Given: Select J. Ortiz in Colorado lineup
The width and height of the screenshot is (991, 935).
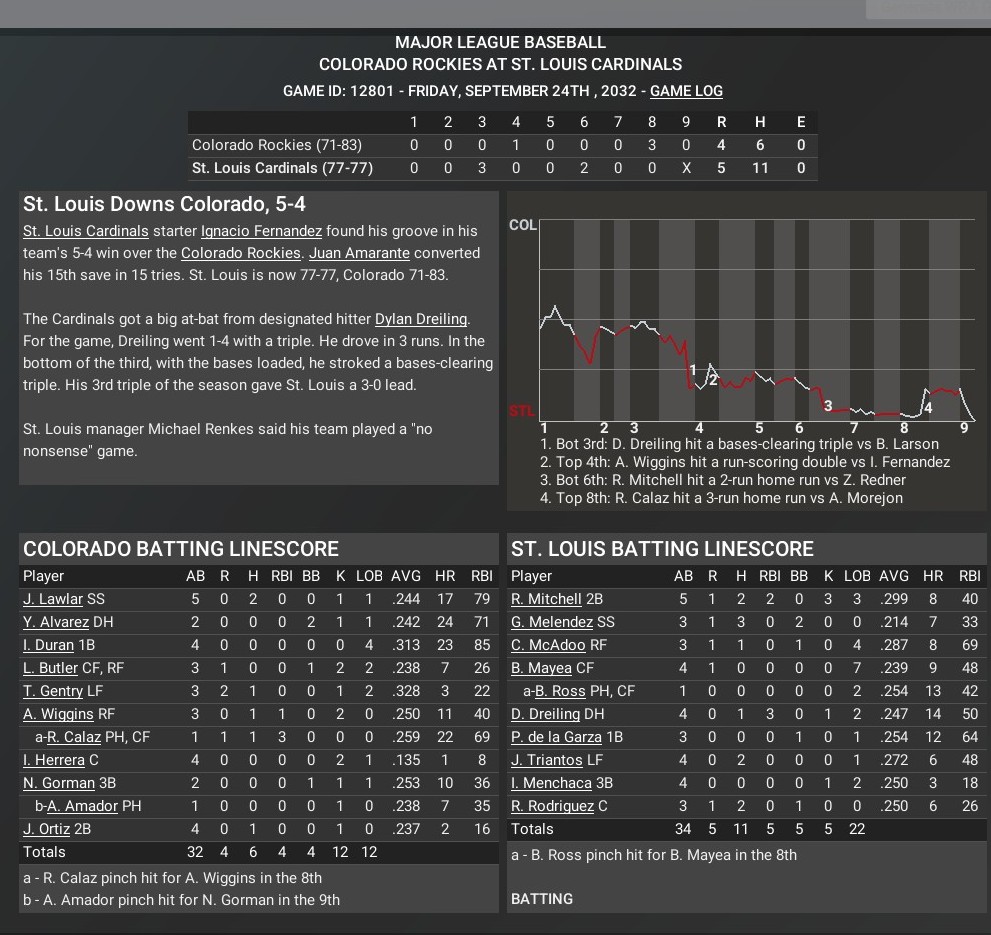Looking at the screenshot, I should (x=46, y=829).
